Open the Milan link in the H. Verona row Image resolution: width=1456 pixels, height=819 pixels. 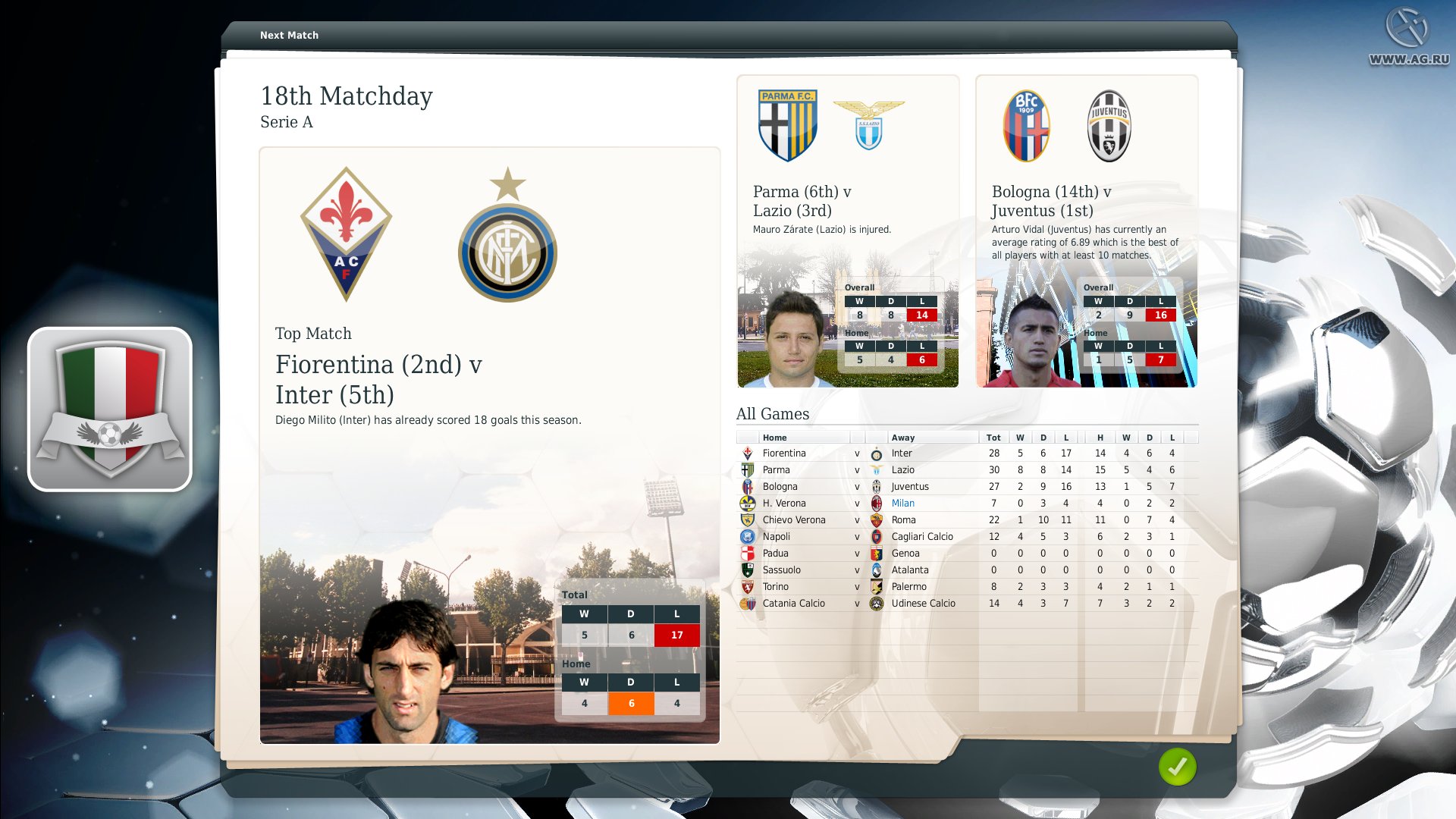[x=903, y=503]
